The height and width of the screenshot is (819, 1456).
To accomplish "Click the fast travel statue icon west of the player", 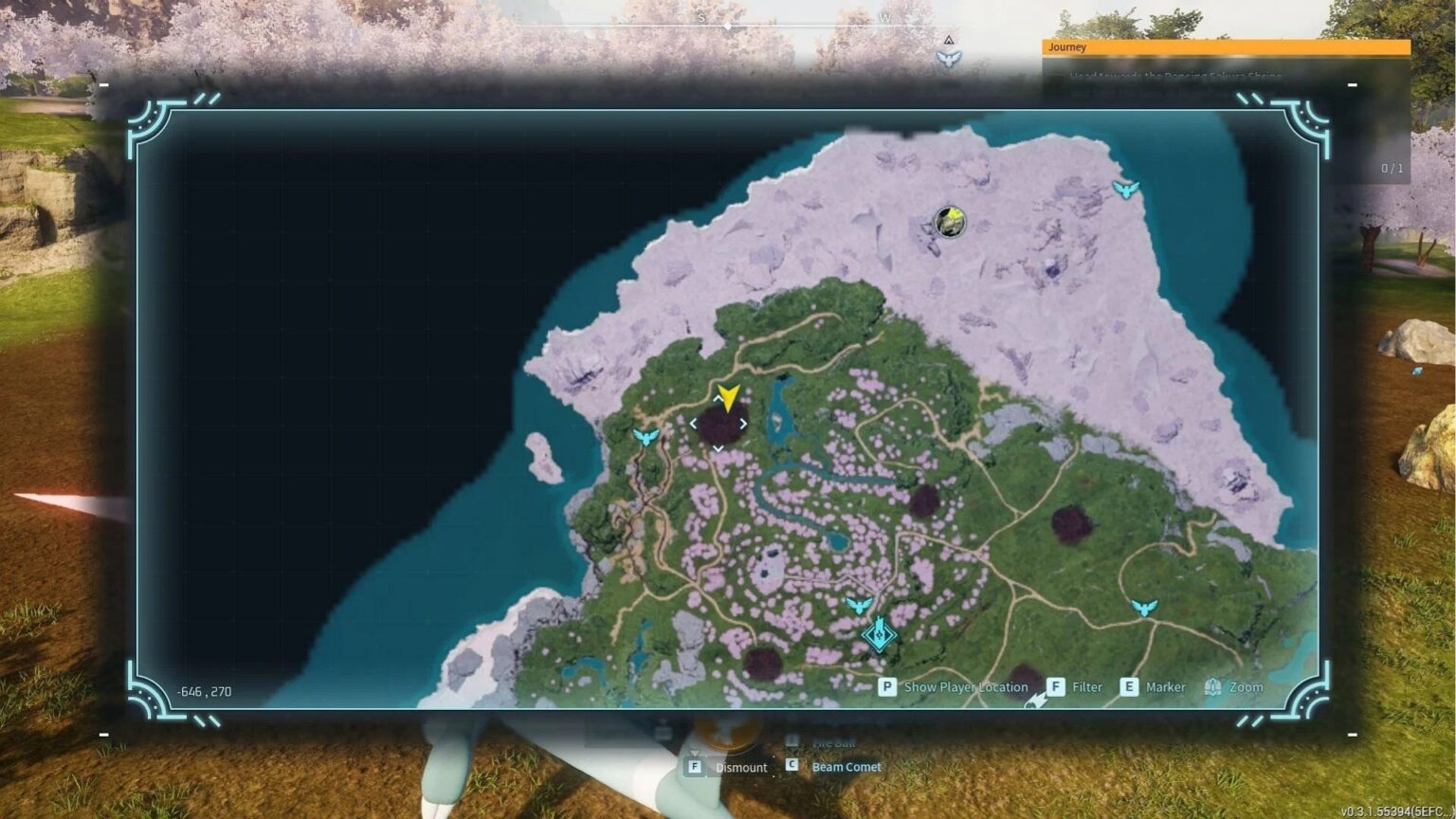I will (648, 436).
